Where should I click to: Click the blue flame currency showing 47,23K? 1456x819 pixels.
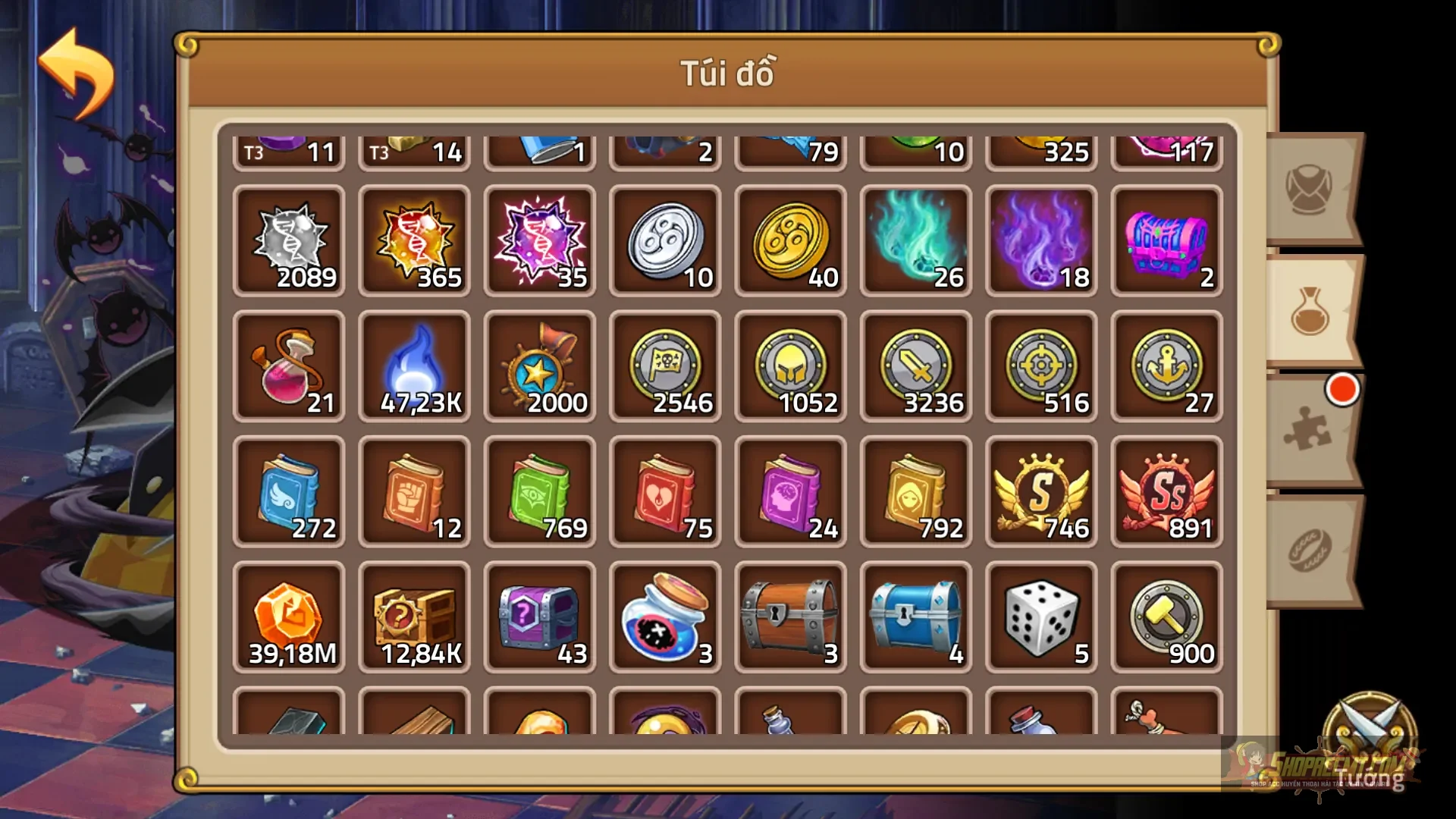pos(415,366)
